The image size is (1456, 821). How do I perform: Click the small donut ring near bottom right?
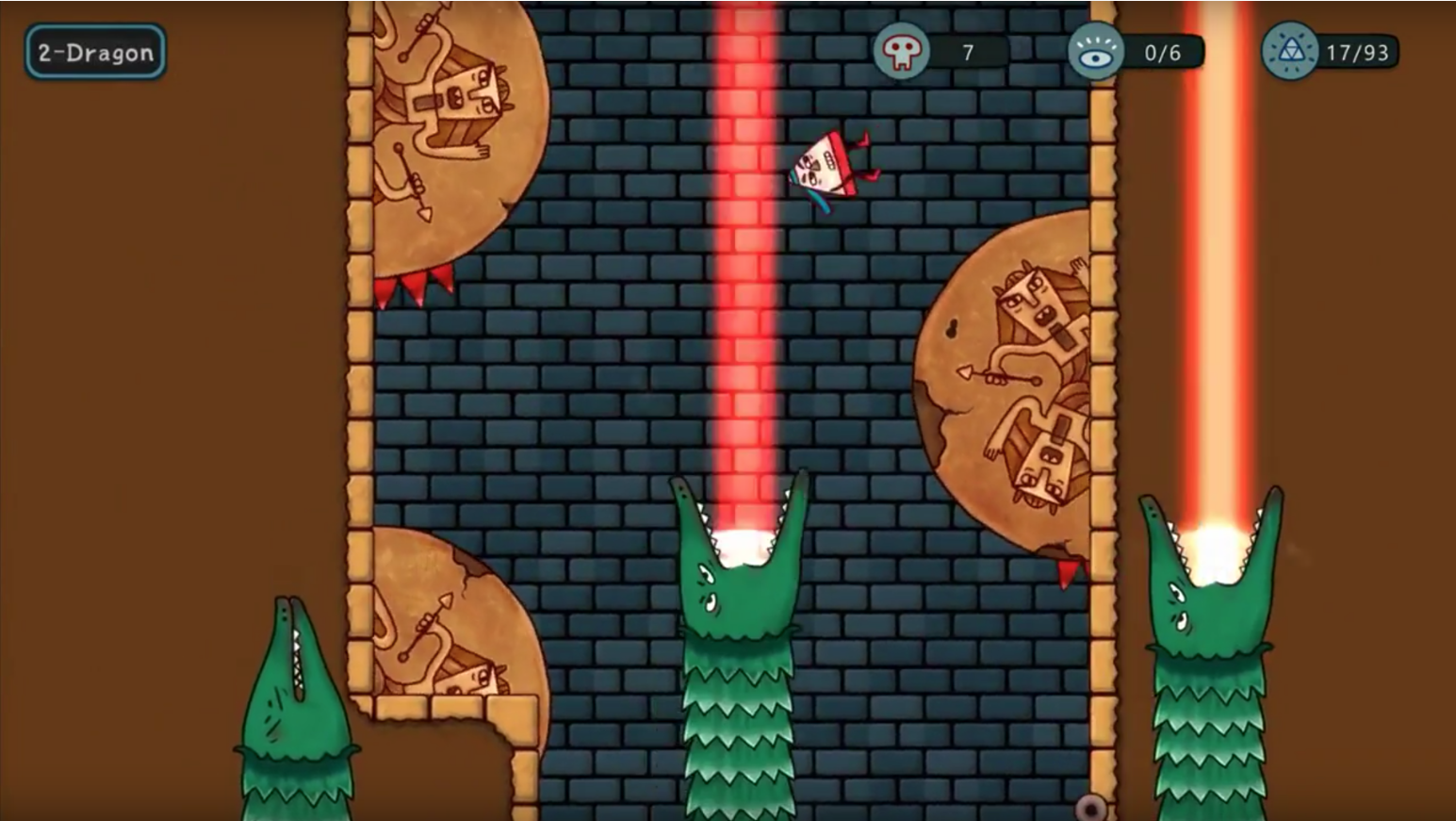(1093, 806)
